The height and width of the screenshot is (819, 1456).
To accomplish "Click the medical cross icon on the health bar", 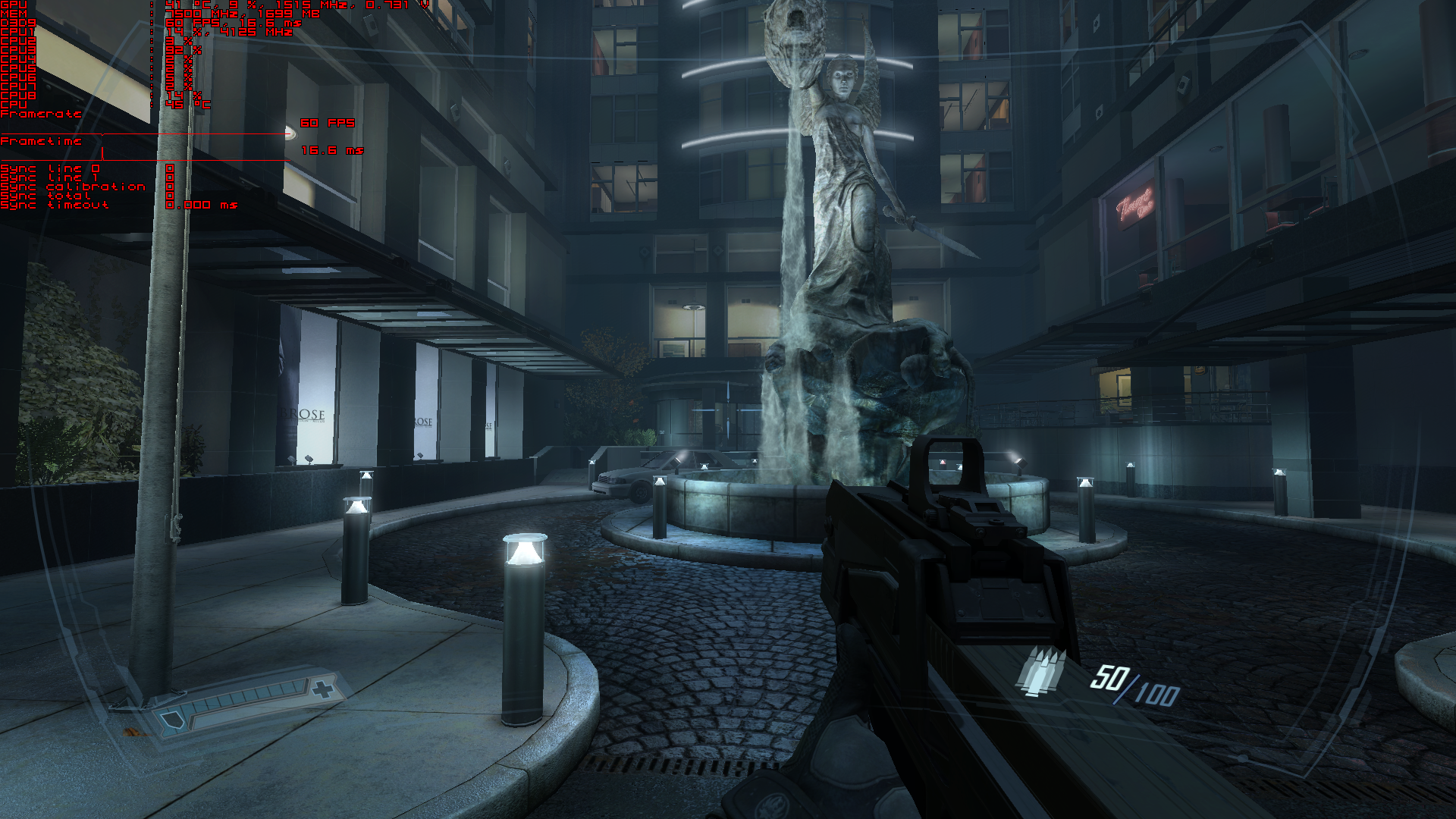I will pyautogui.click(x=323, y=689).
